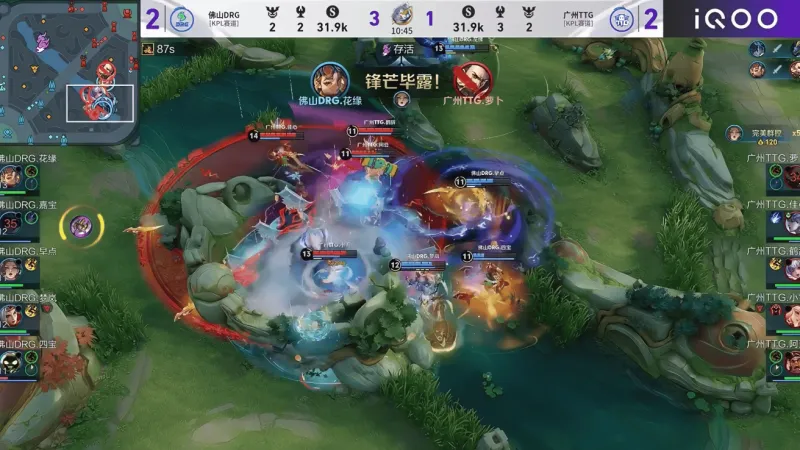This screenshot has height=450, width=800.
Task: Click the 萝卜 hero portrait in the kill banner
Action: [470, 80]
